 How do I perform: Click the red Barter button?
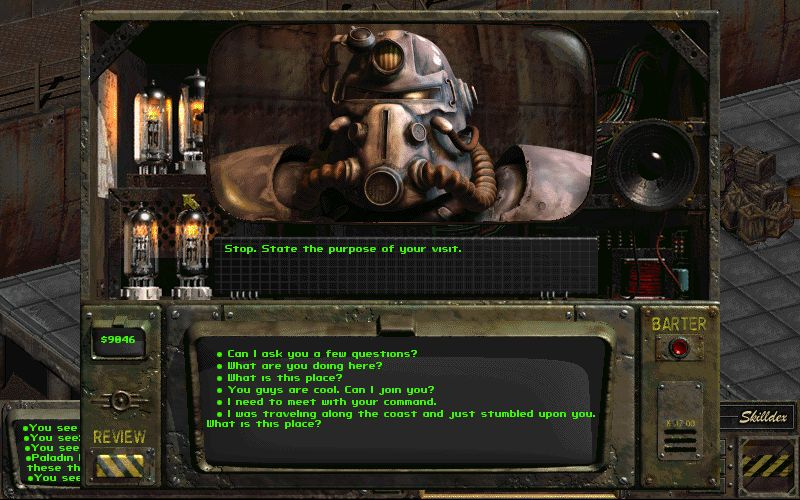[x=680, y=348]
